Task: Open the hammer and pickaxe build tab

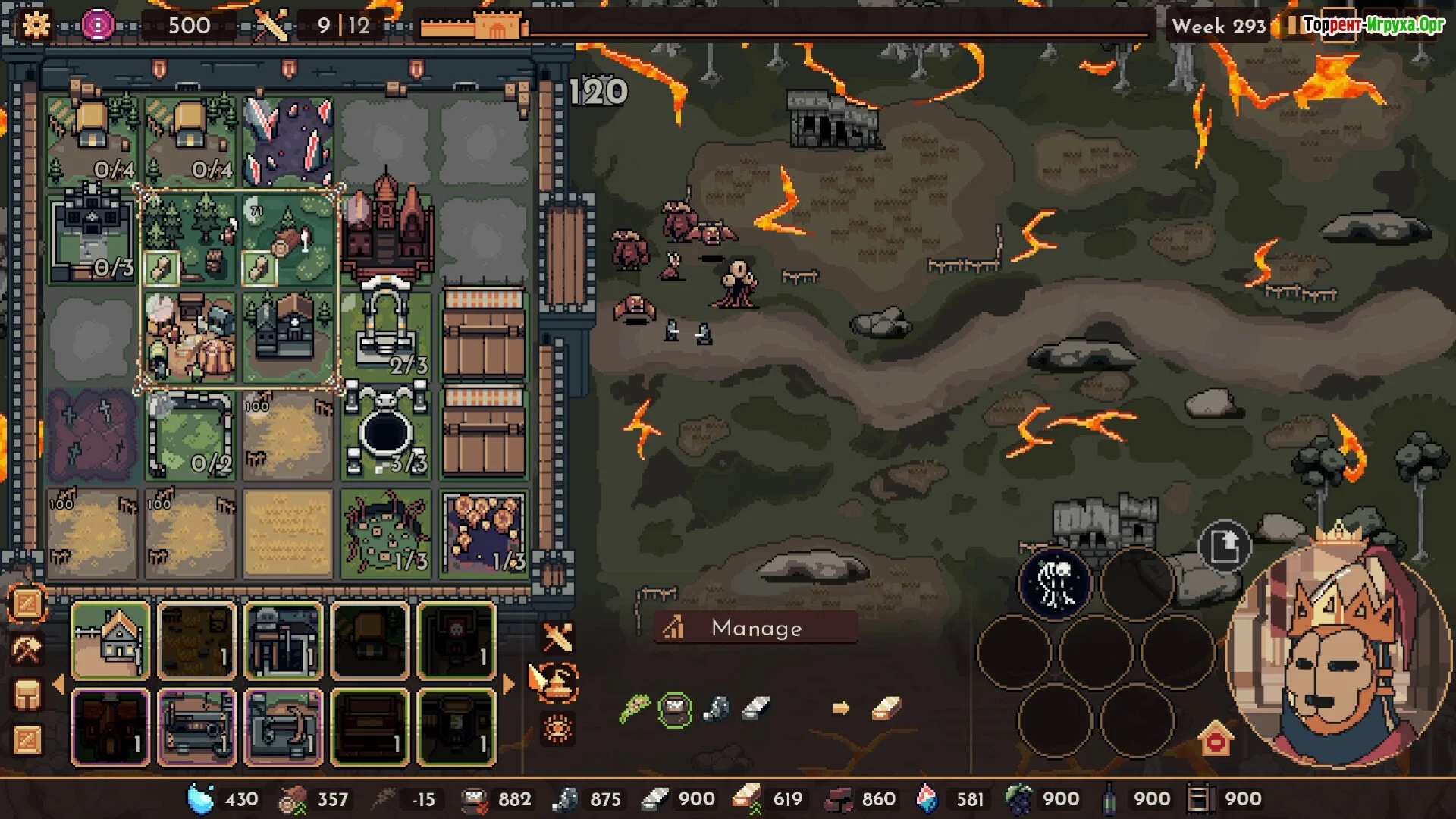Action: click(27, 649)
